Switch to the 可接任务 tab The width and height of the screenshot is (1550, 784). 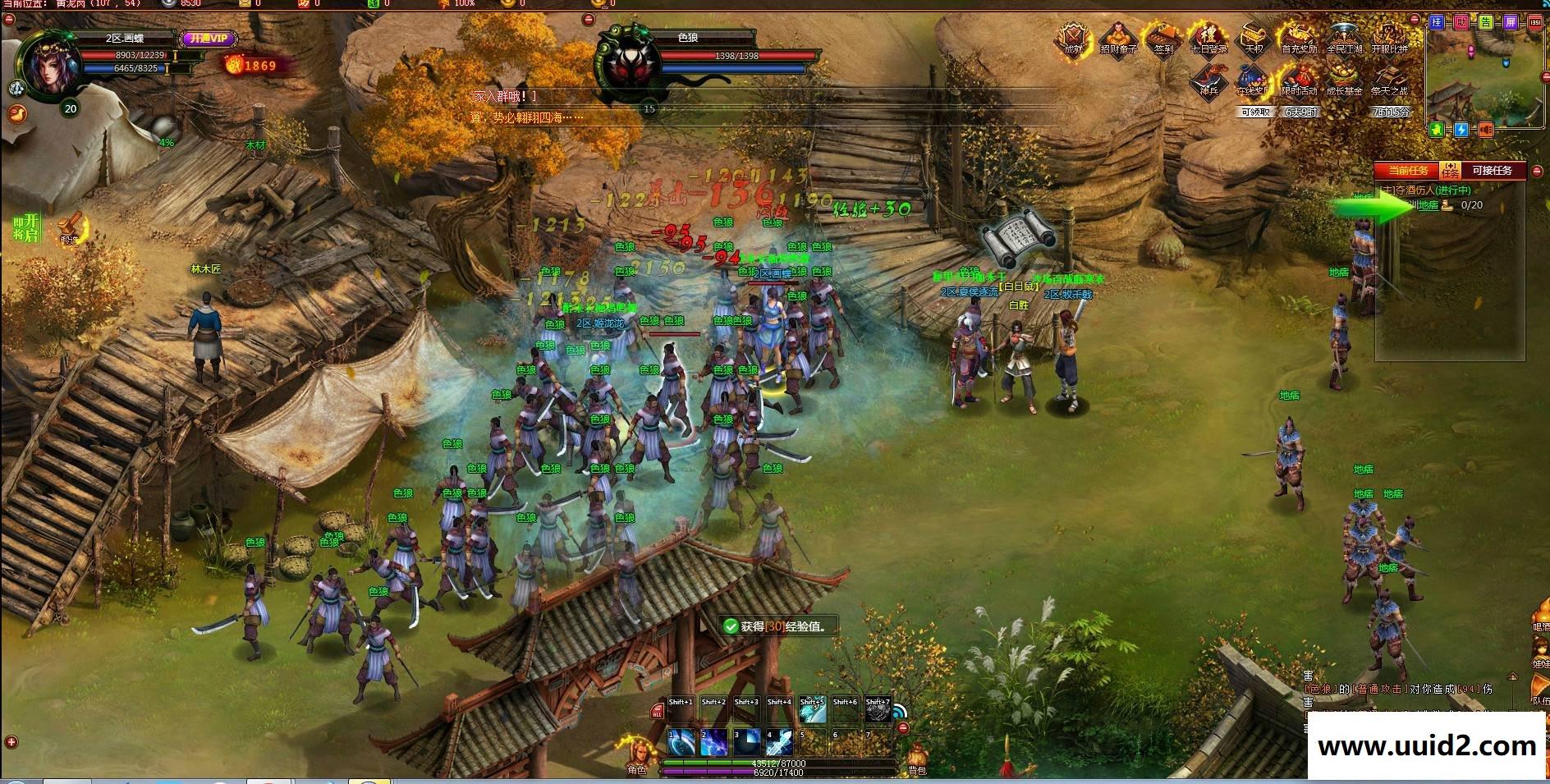(1492, 171)
